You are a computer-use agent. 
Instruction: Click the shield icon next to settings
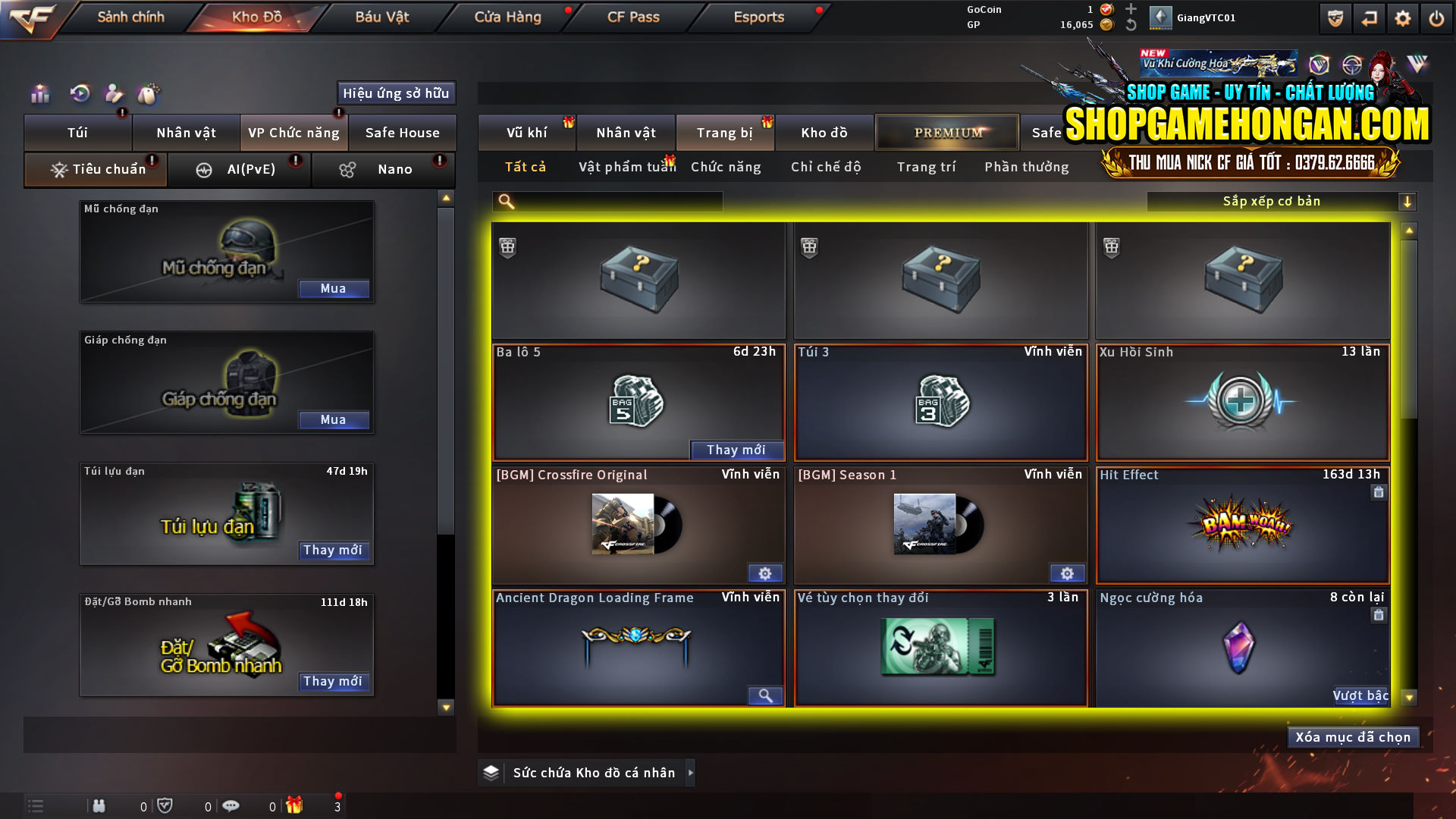coord(1335,17)
